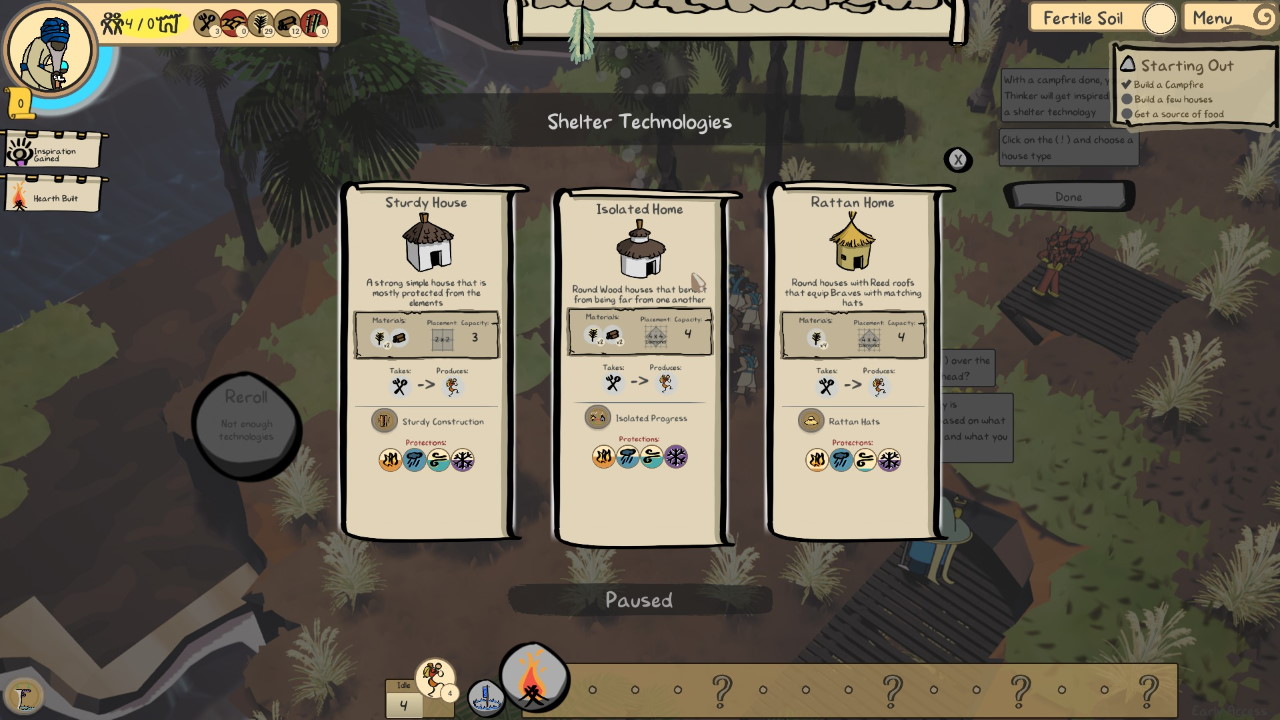Open the Hearth Built notification

click(54, 198)
